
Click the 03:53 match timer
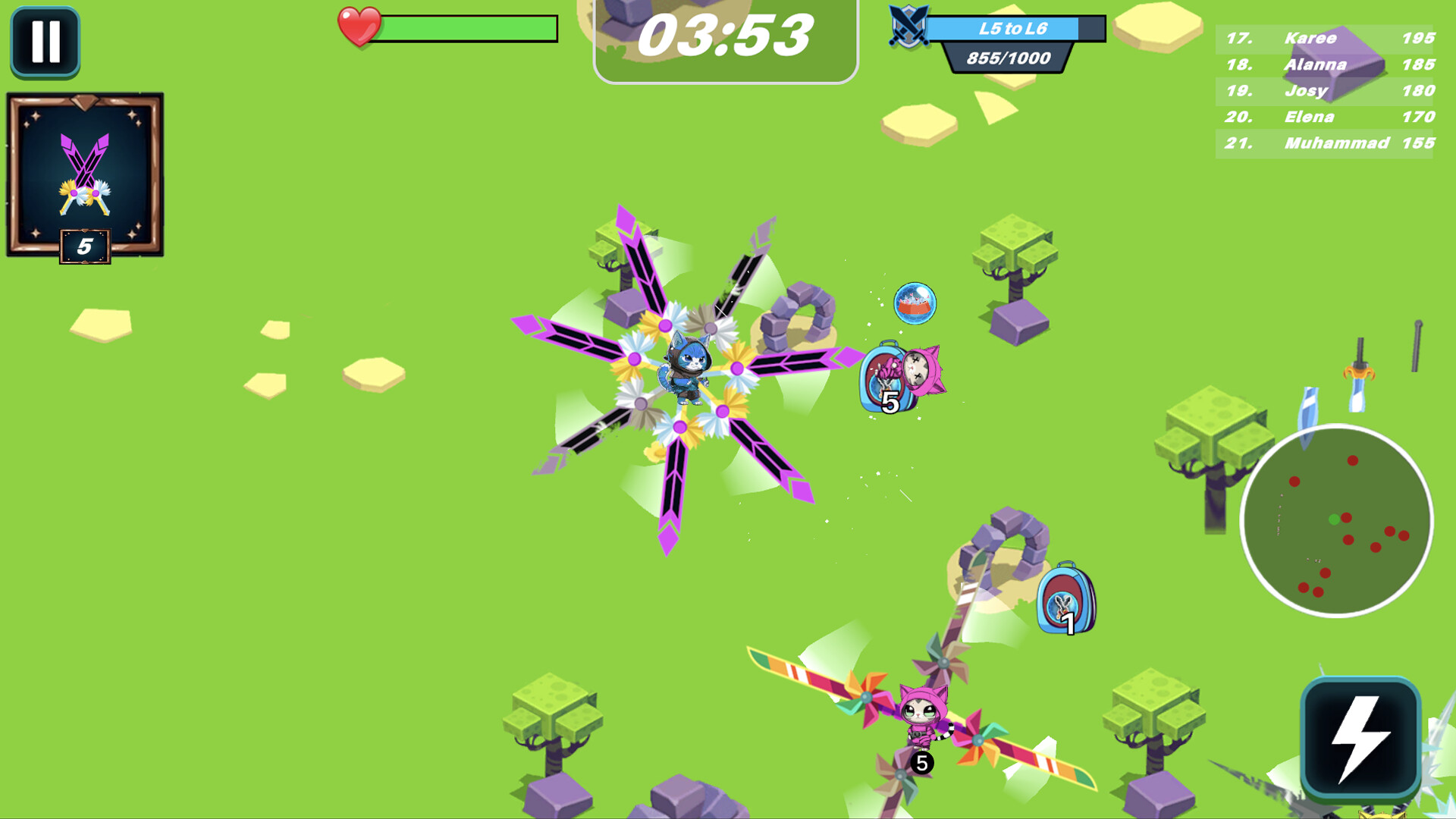click(x=726, y=34)
